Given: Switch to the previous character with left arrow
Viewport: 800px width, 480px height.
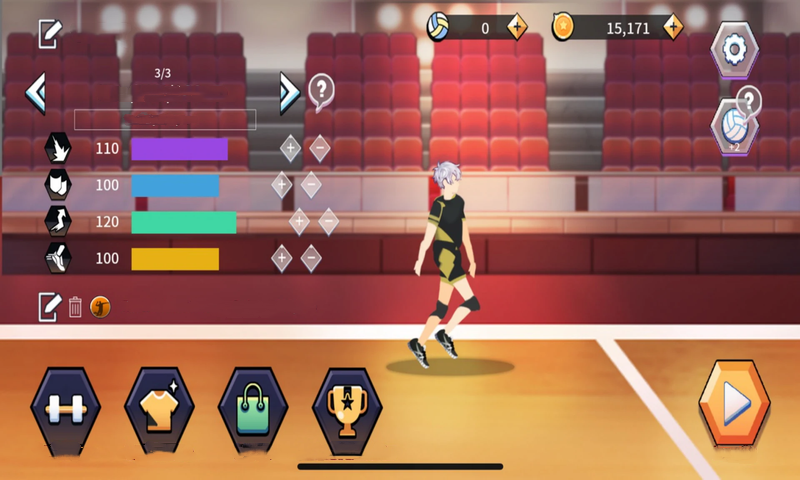Looking at the screenshot, I should pyautogui.click(x=36, y=93).
